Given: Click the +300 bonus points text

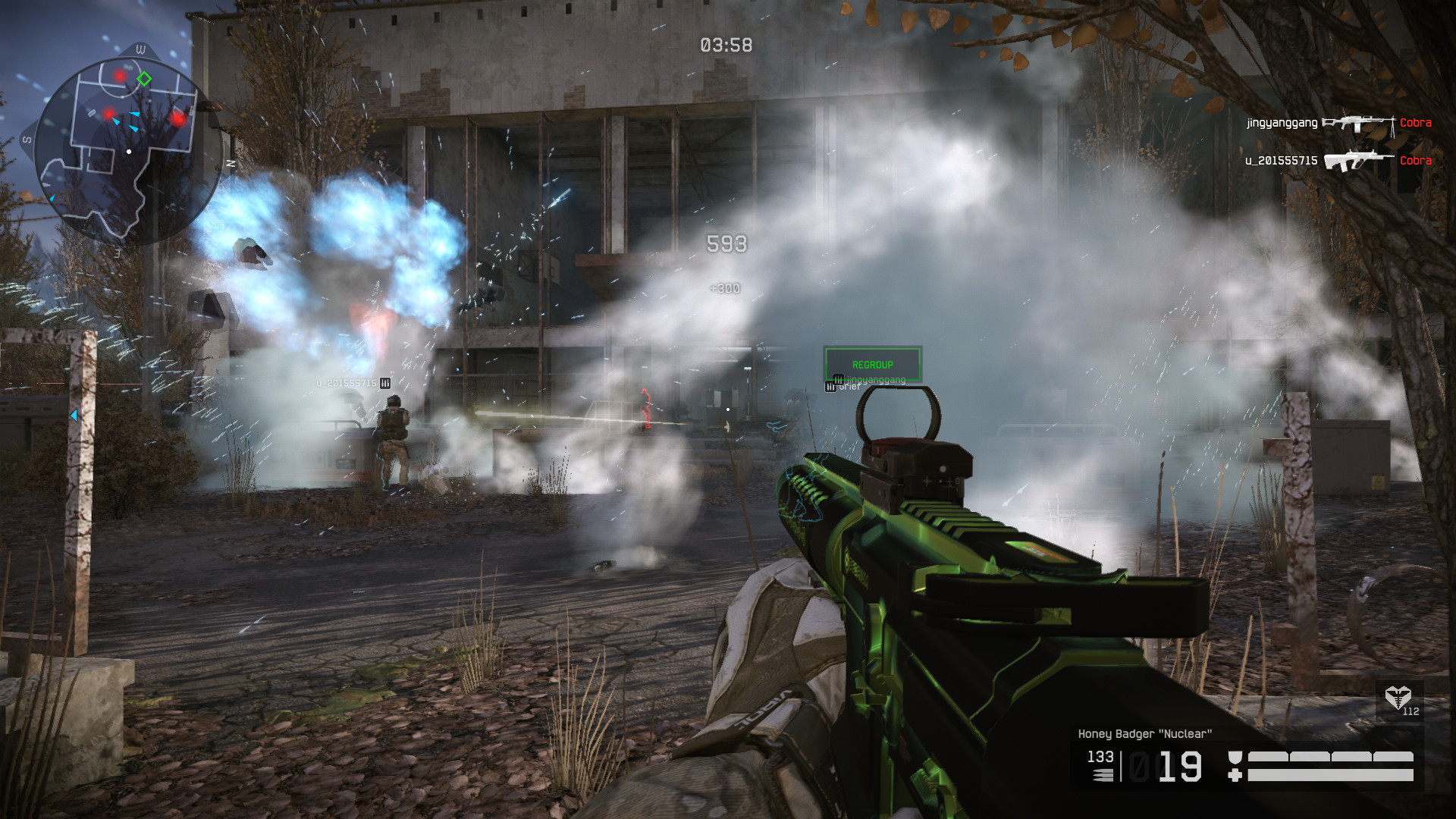Looking at the screenshot, I should tap(725, 287).
